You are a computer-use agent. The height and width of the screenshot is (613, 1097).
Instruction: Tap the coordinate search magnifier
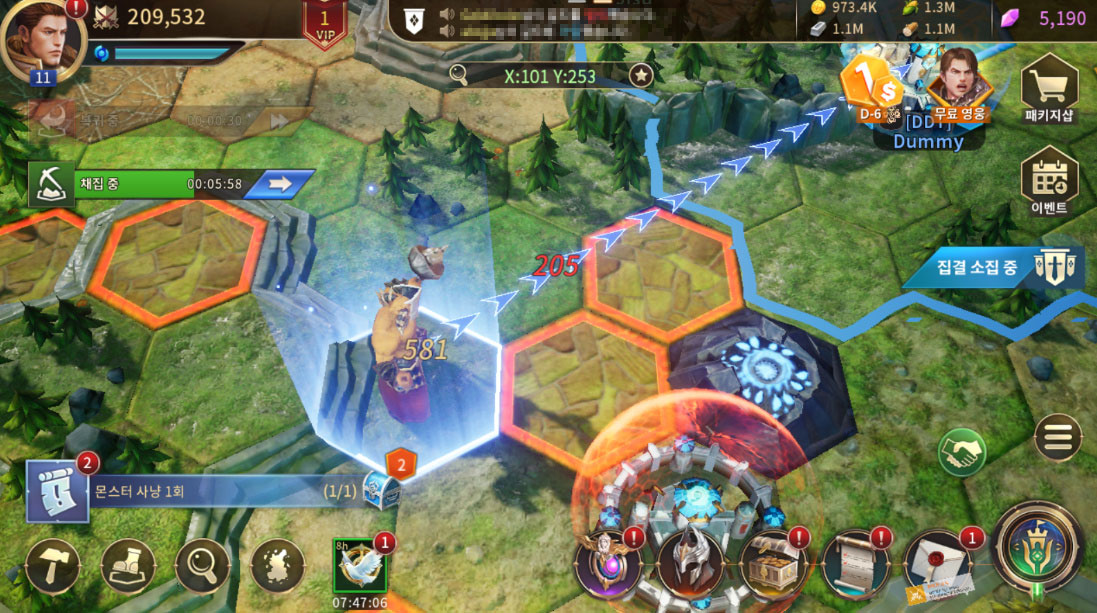coord(459,74)
